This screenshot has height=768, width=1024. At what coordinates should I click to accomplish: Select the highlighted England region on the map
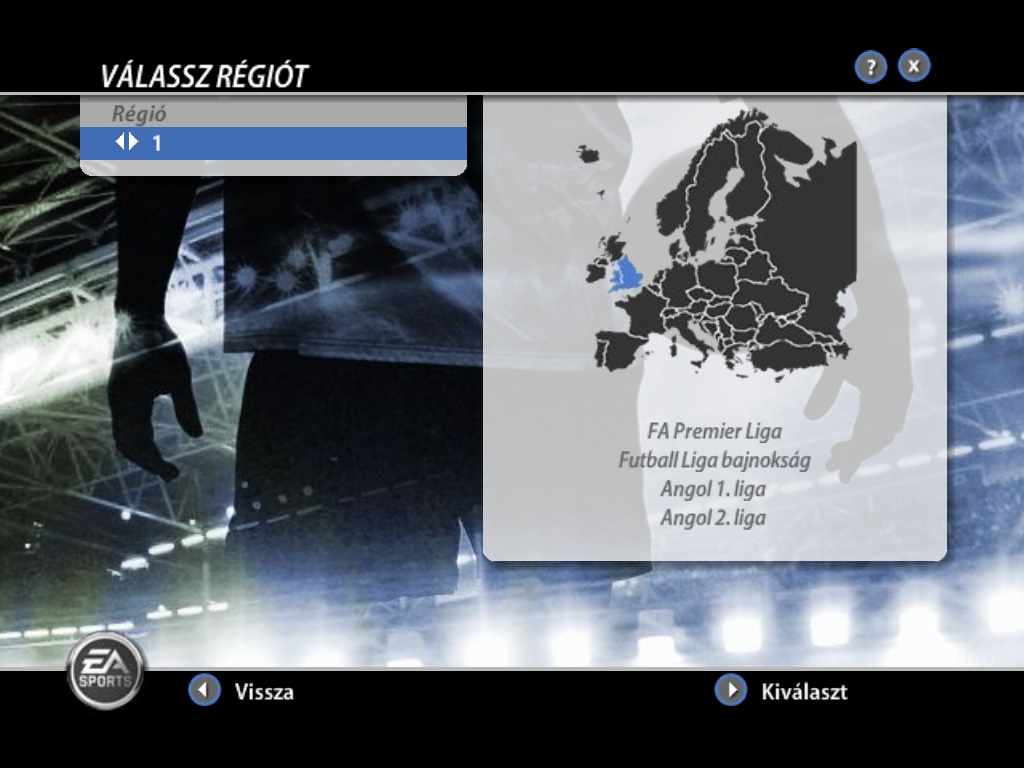(627, 272)
